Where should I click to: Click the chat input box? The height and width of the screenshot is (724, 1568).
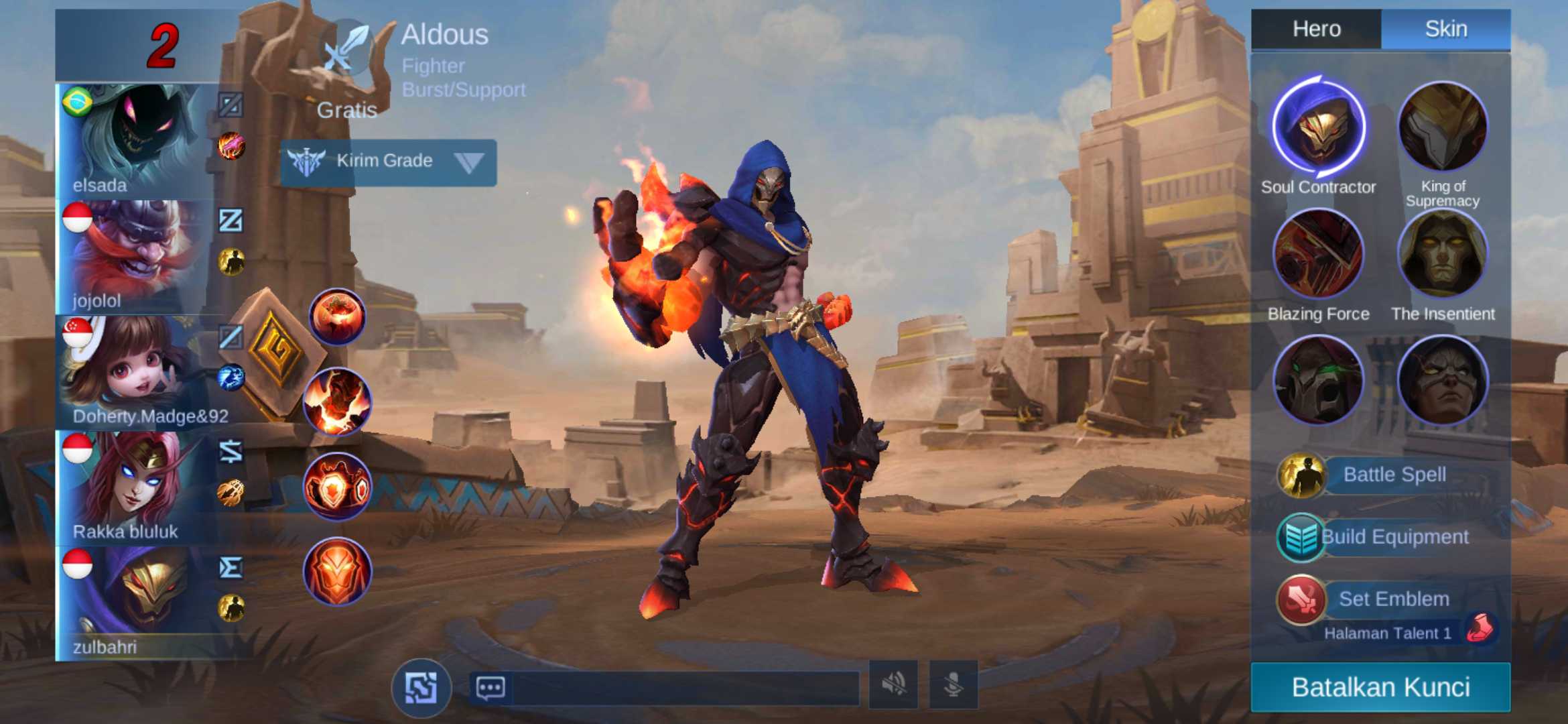click(683, 687)
